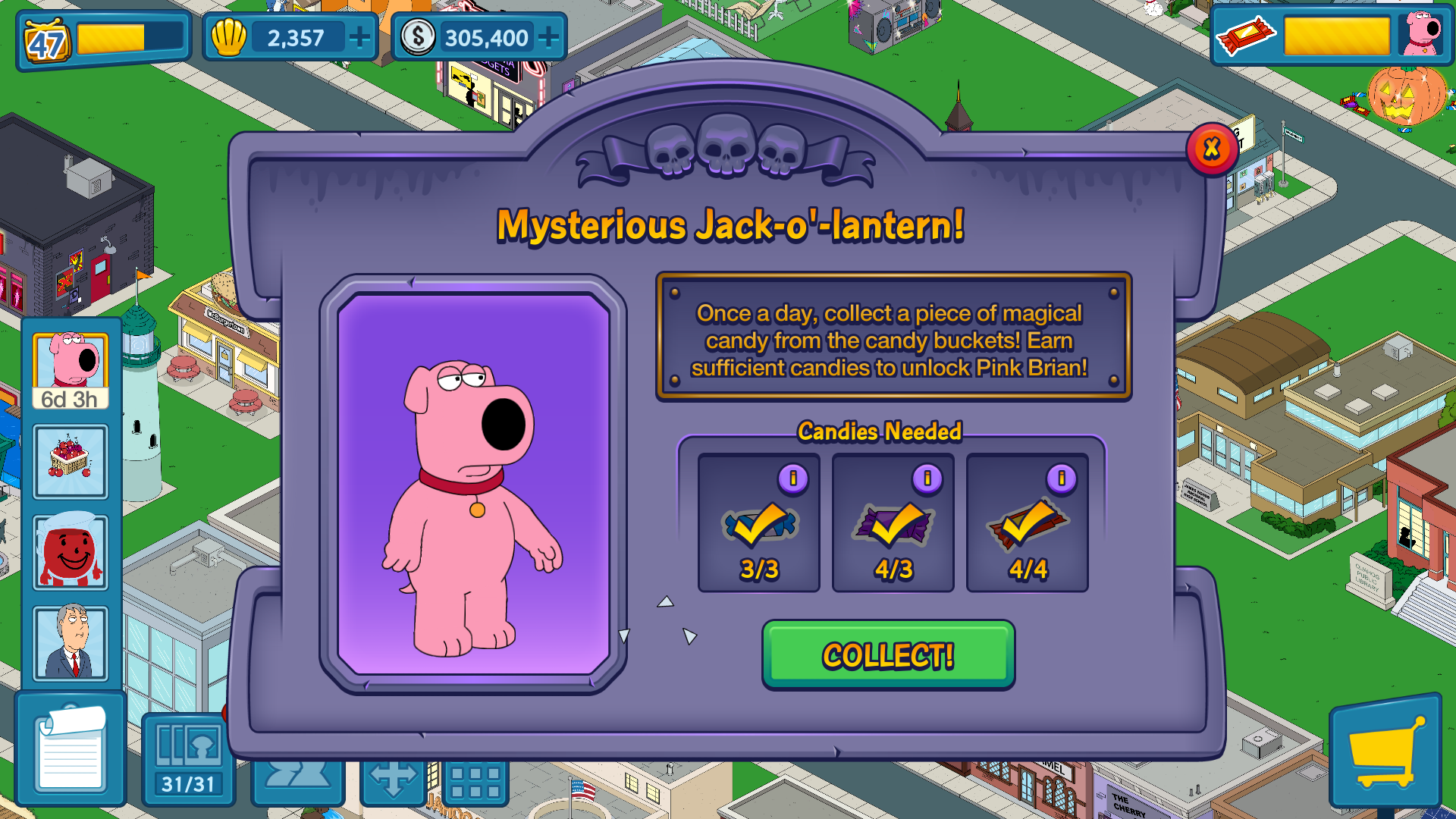The image size is (1456, 819).
Task: Select the cherry basket quest icon
Action: click(71, 461)
